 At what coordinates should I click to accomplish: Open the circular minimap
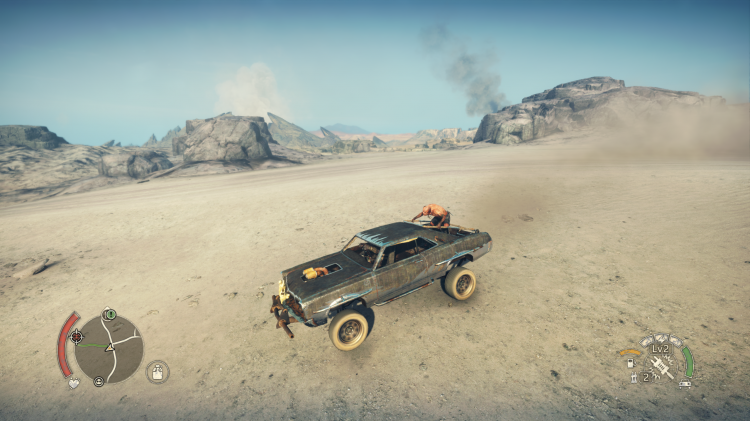(x=108, y=349)
